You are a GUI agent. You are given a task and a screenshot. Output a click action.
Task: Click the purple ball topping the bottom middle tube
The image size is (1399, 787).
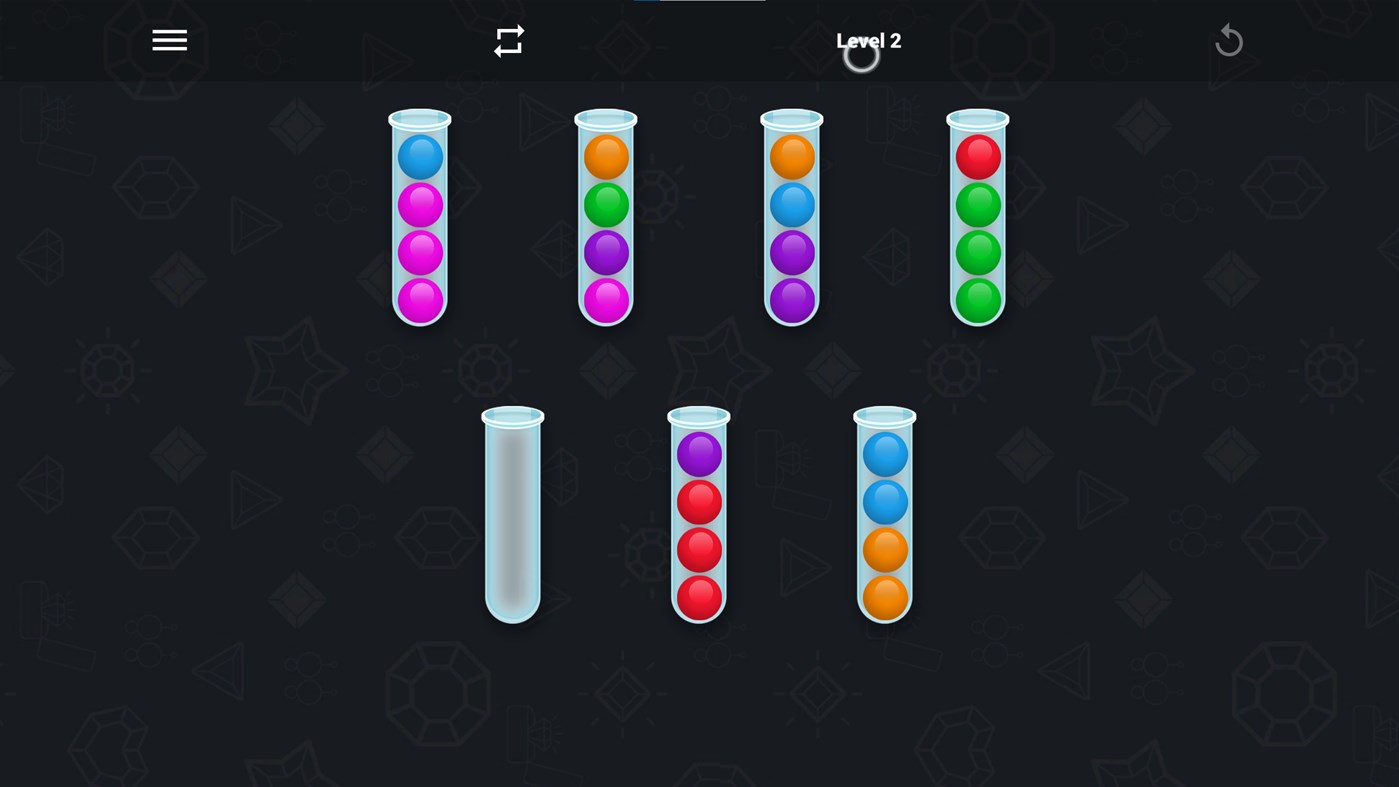(698, 454)
